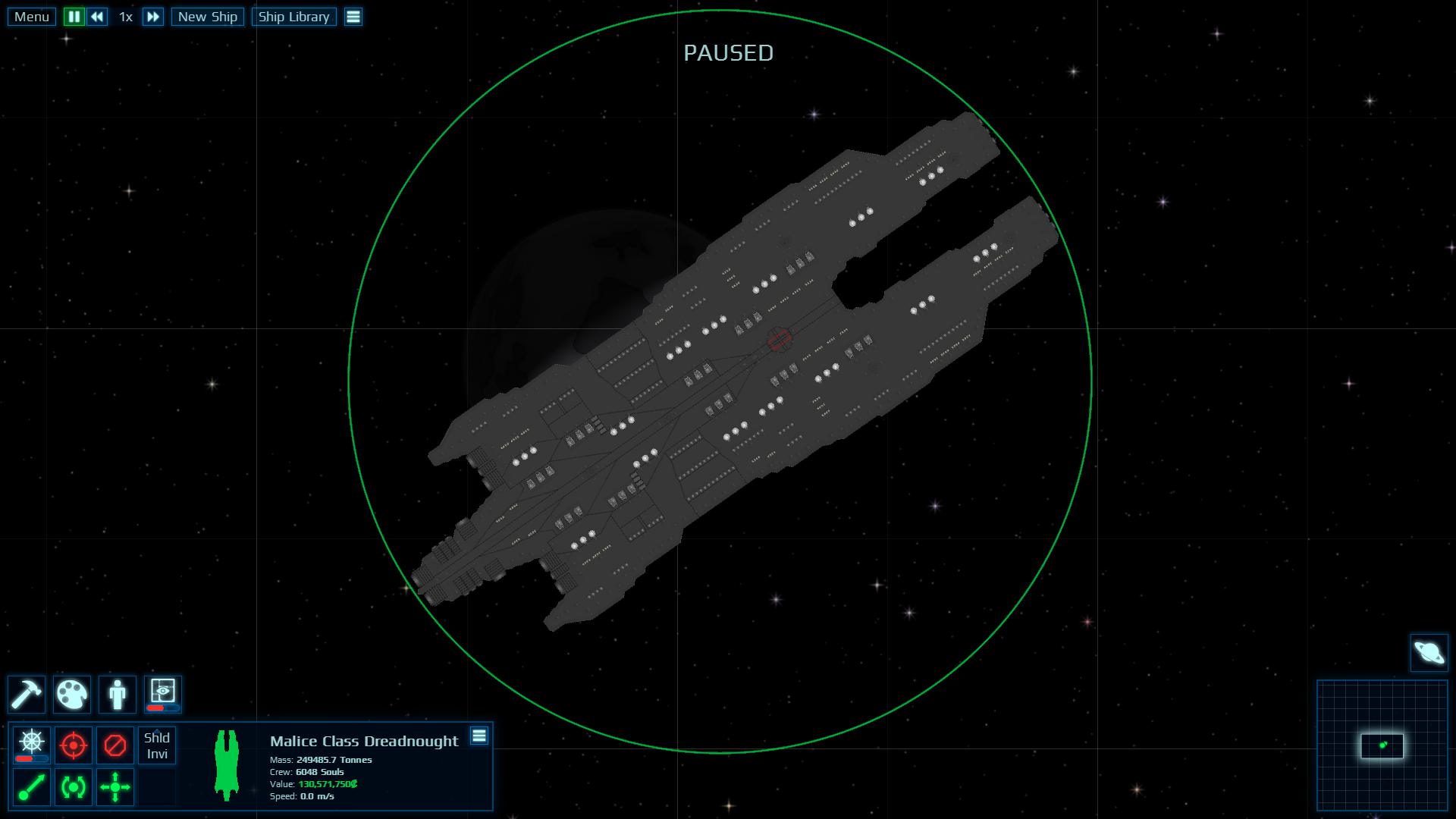Open the top bar hamburger menu
The image size is (1456, 819).
click(353, 17)
